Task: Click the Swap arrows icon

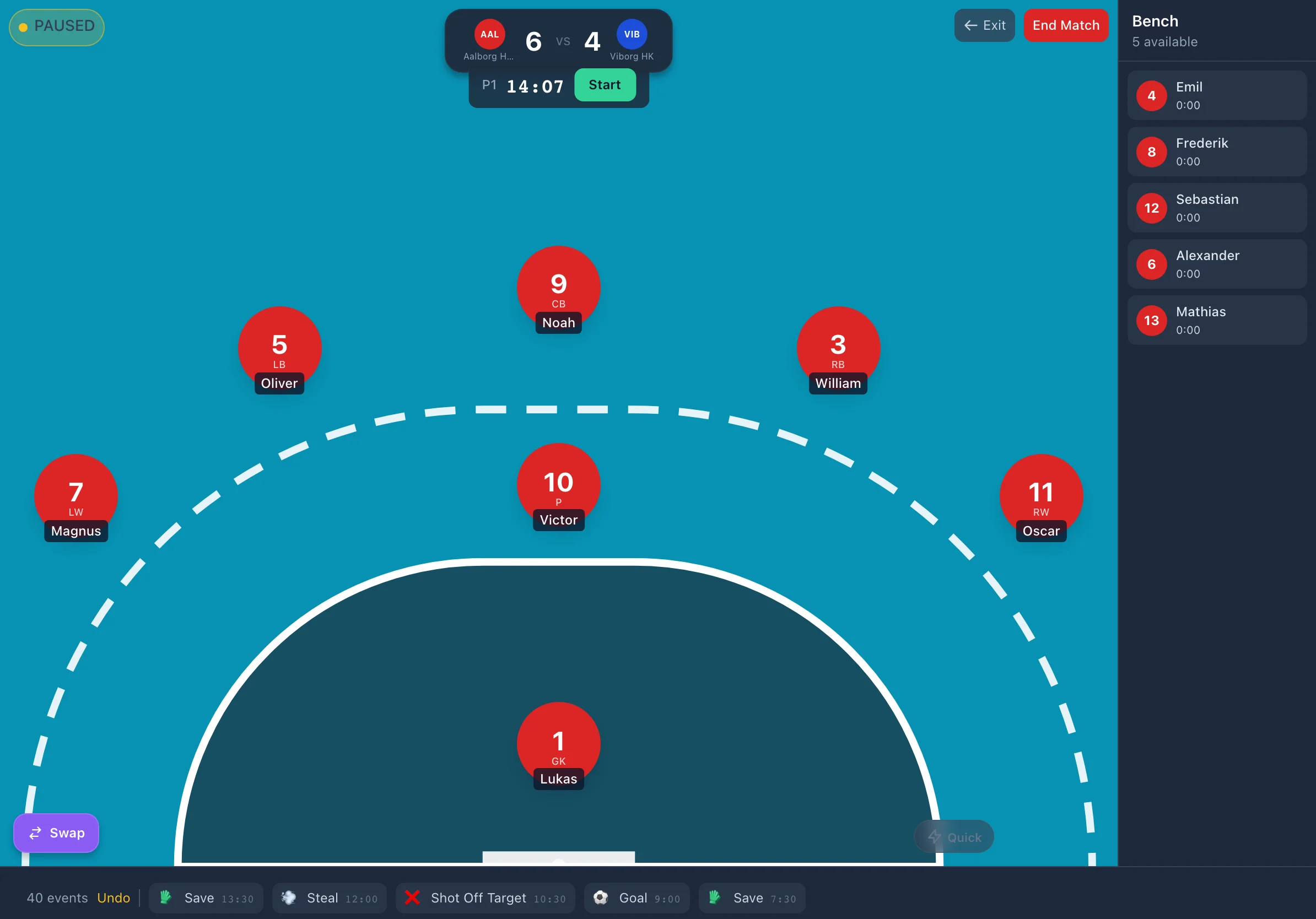Action: (x=35, y=833)
